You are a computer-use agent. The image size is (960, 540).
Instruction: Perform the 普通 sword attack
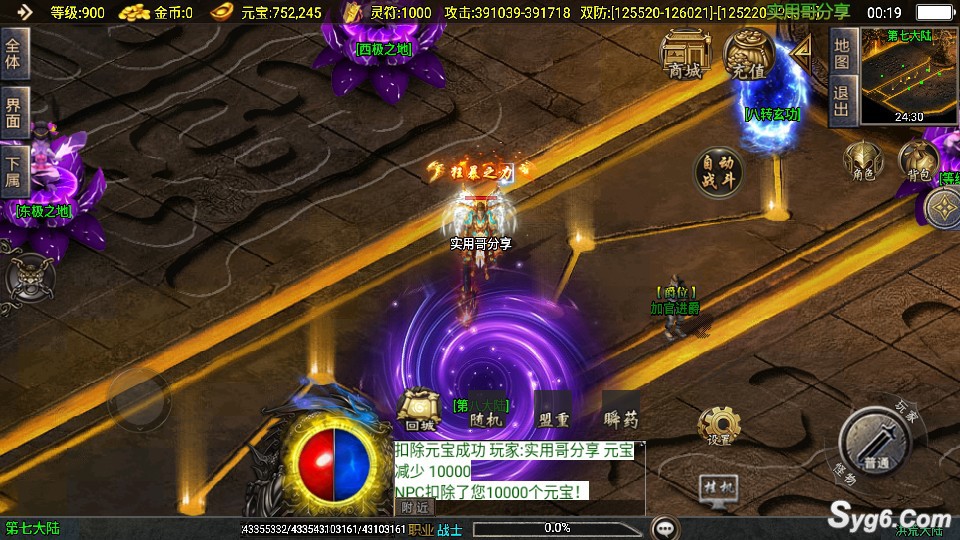coord(876,444)
